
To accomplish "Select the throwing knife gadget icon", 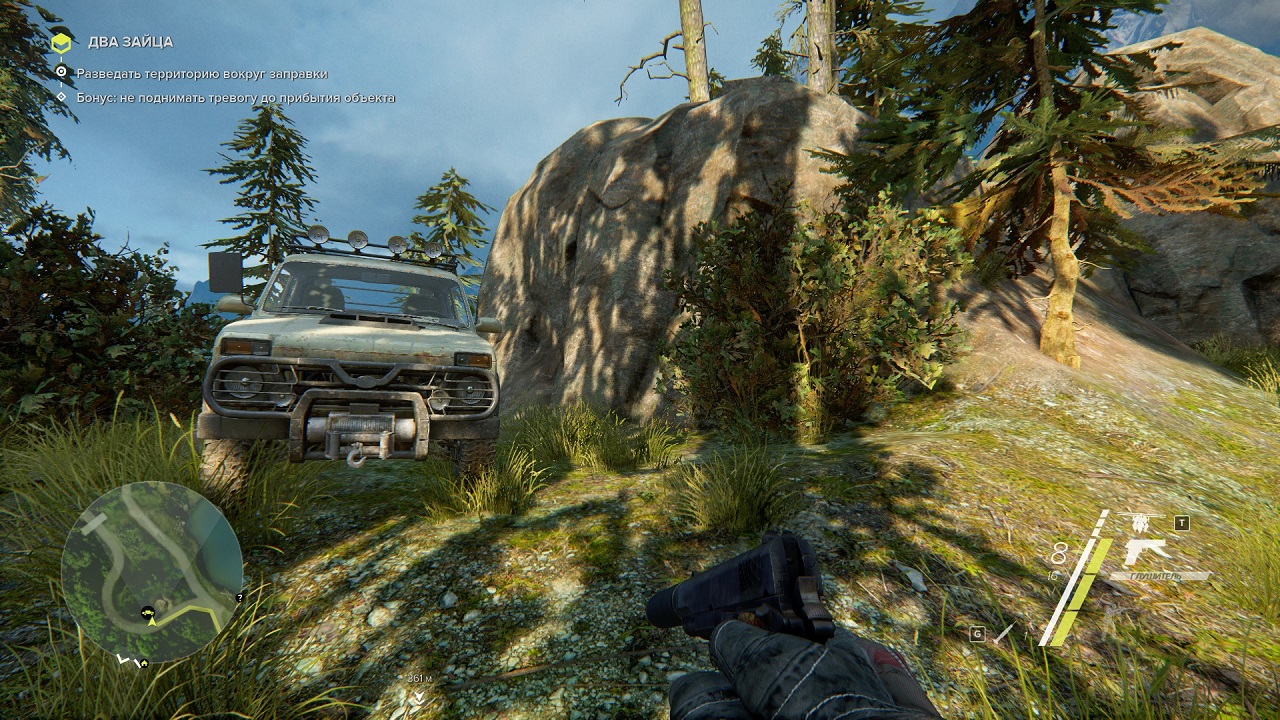I will [1003, 633].
